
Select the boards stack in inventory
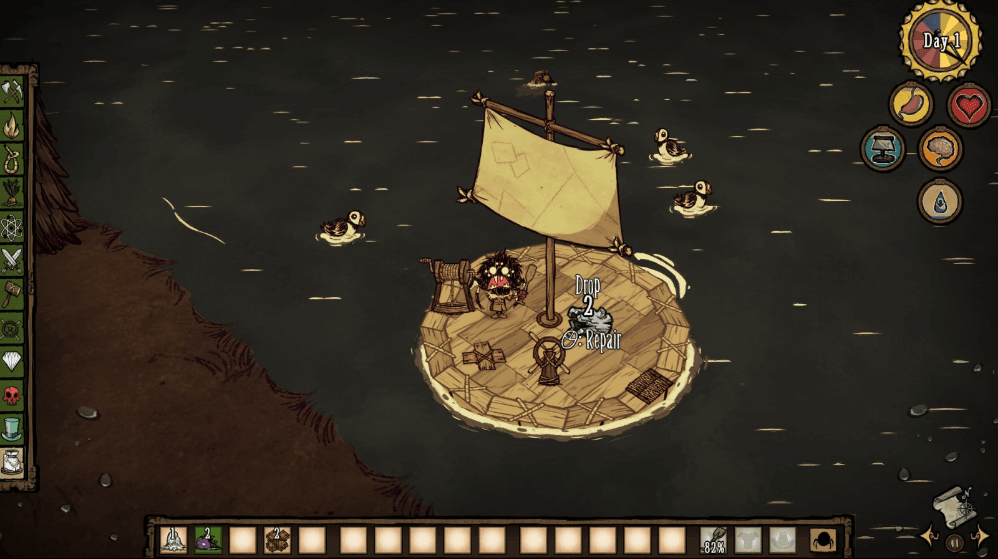pyautogui.click(x=278, y=540)
